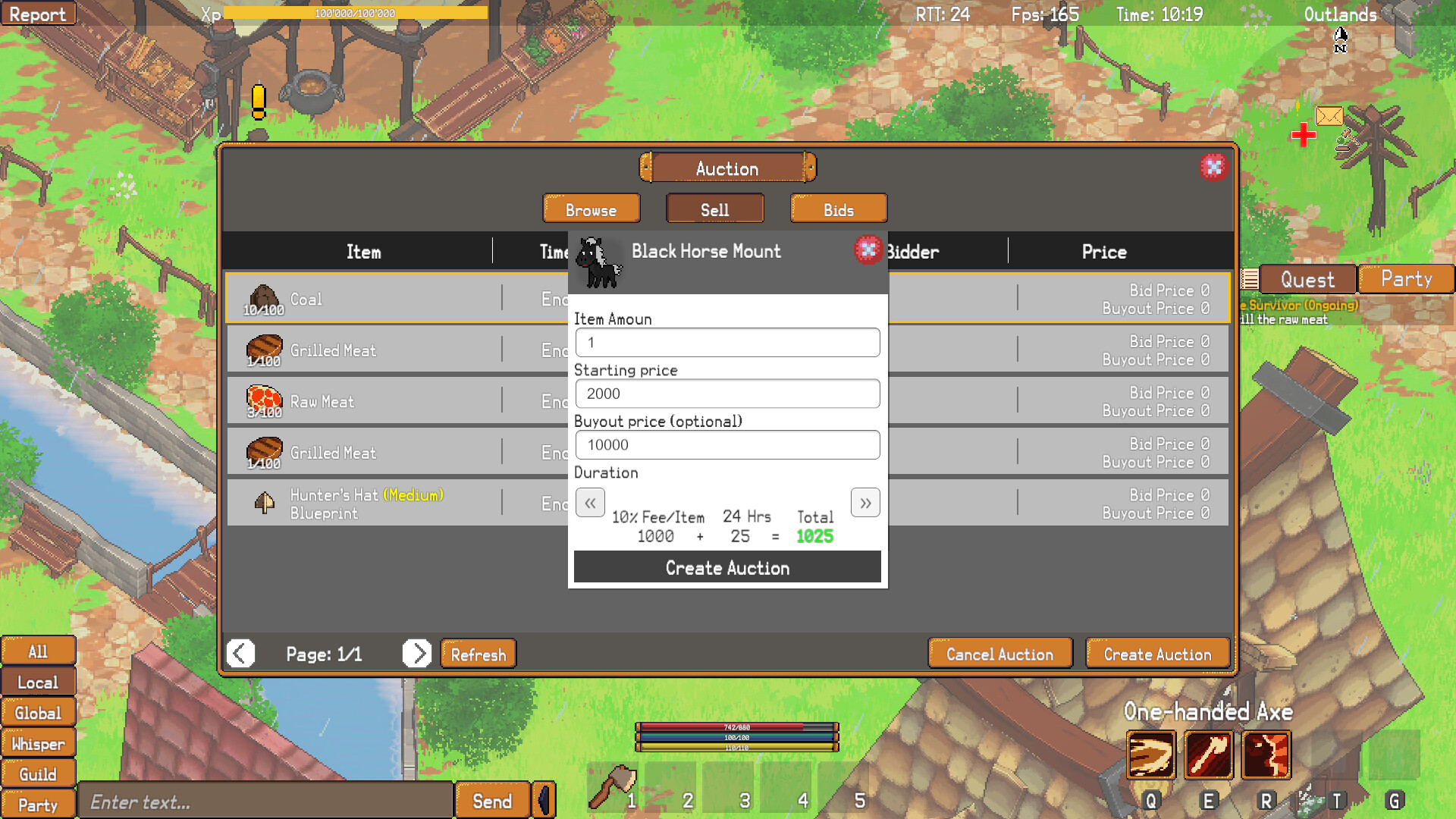Go to next page of auctions

[x=416, y=654]
